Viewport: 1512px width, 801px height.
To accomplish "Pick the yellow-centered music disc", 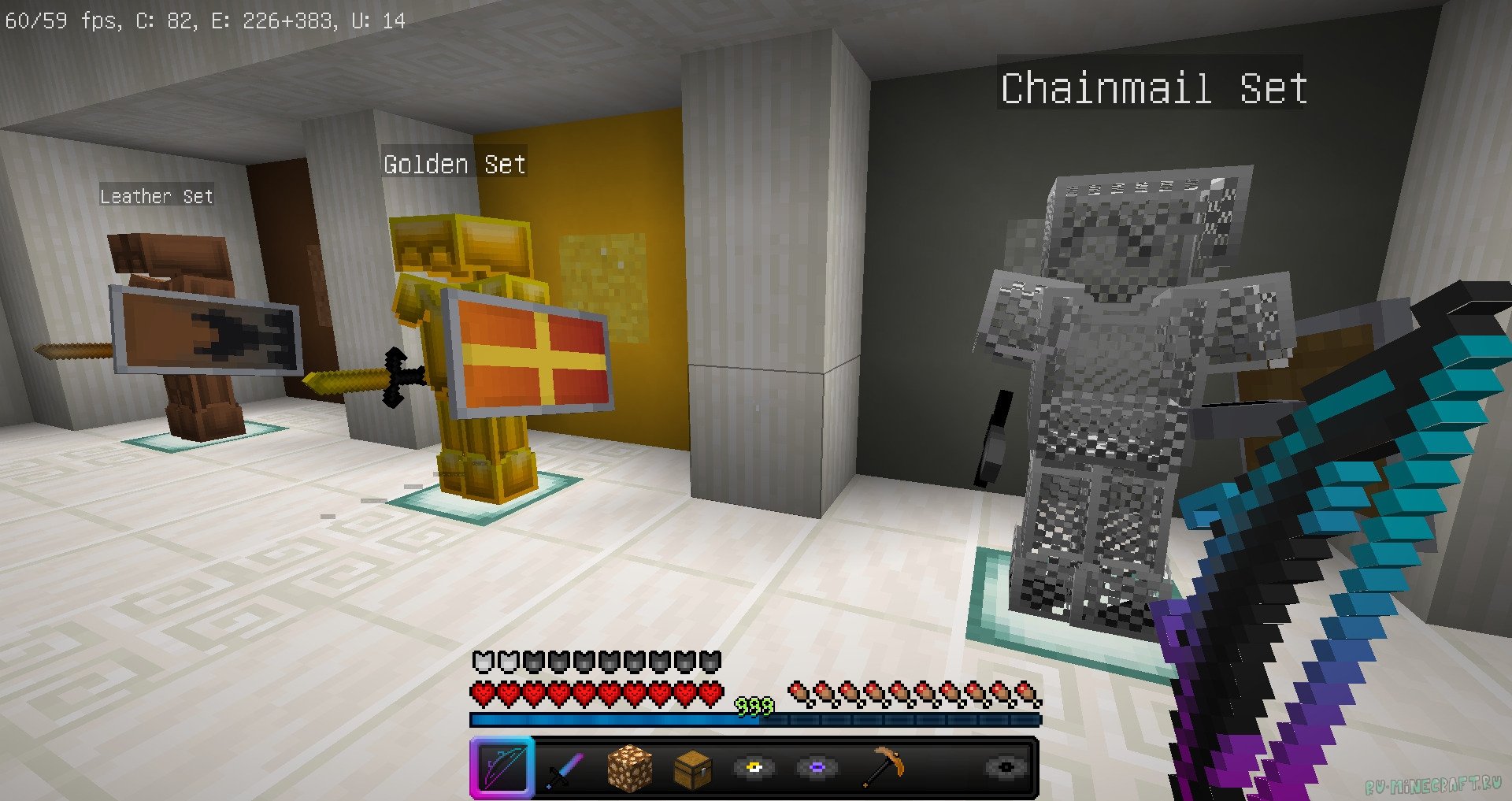I will click(x=754, y=767).
